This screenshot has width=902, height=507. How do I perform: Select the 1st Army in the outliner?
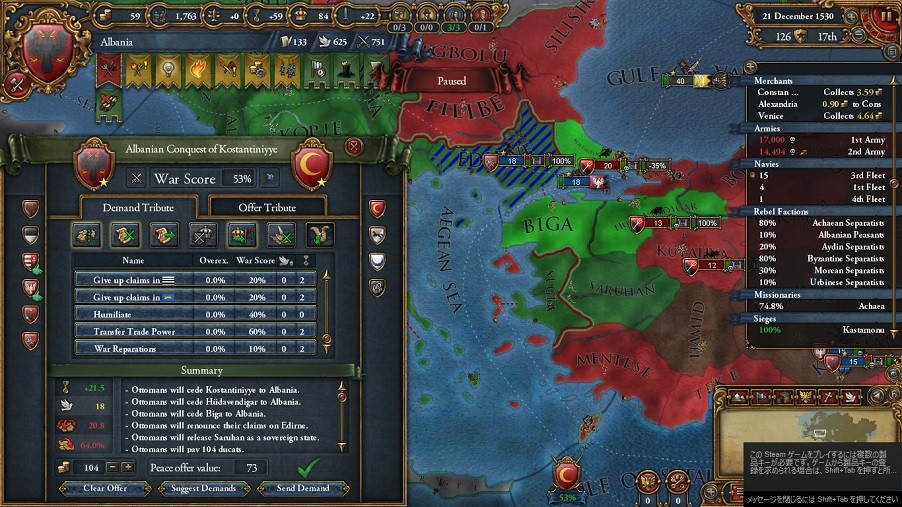(820, 141)
